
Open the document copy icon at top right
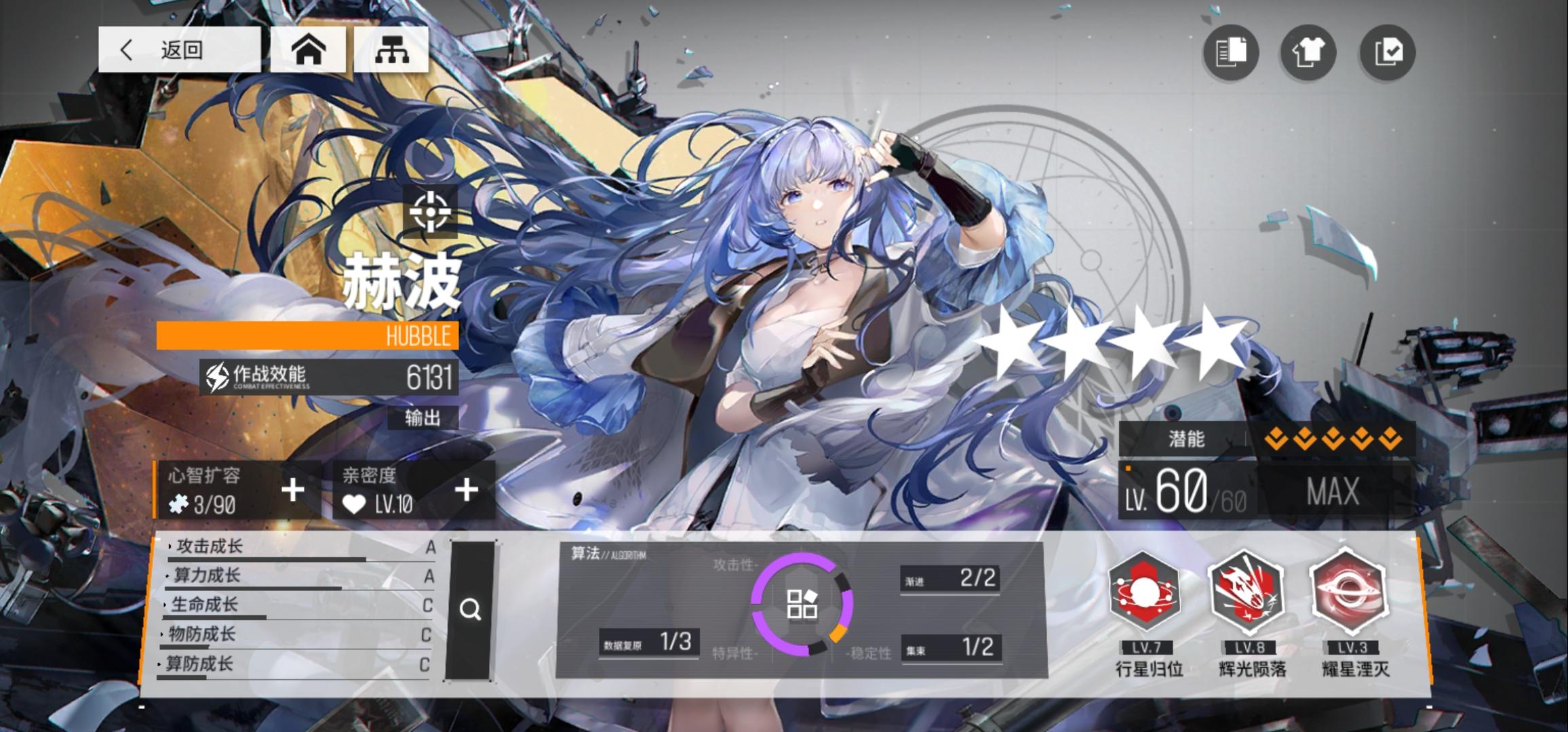(x=1231, y=53)
